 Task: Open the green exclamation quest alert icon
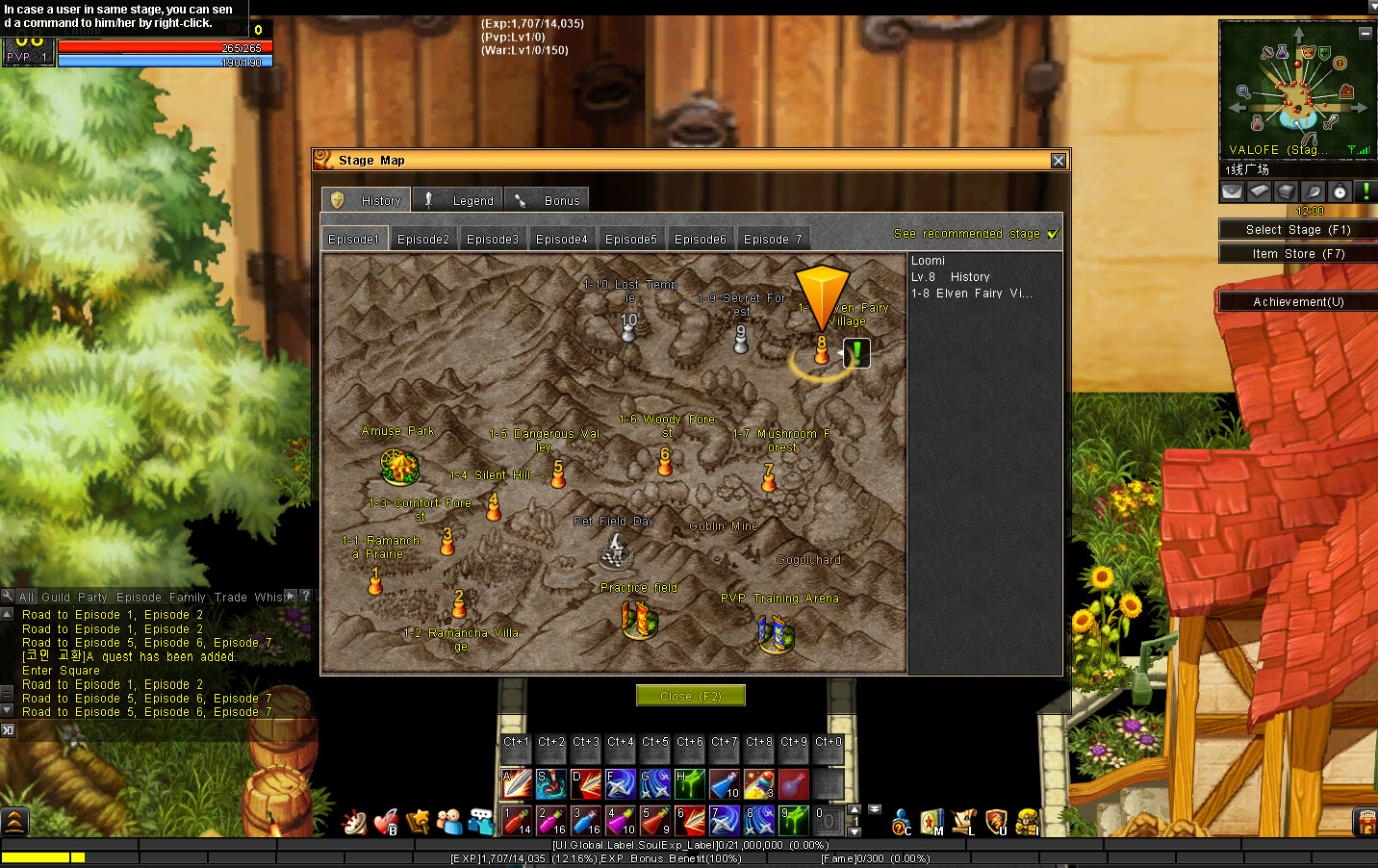coord(1365,191)
